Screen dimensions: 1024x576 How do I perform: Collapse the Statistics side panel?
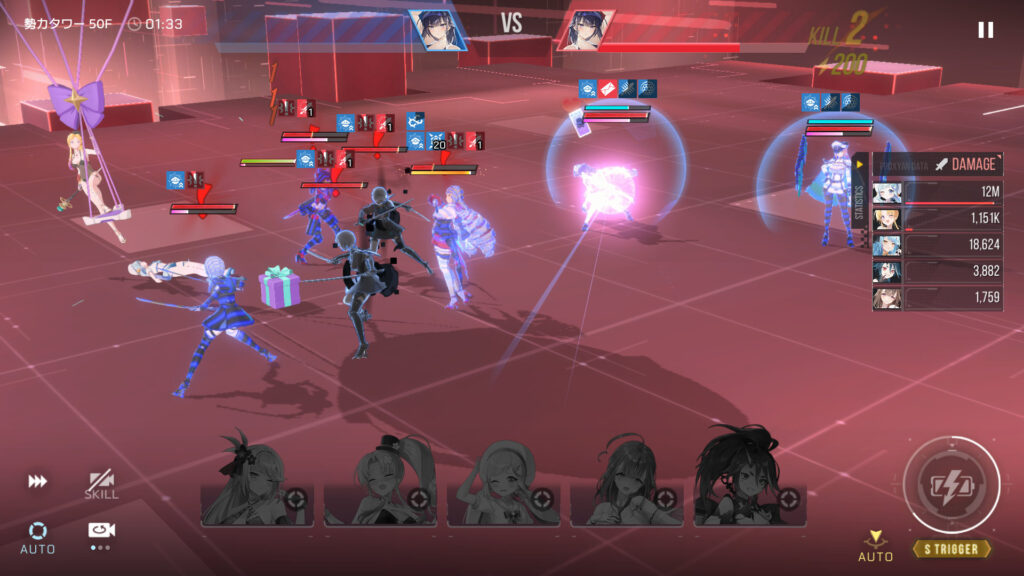[860, 164]
